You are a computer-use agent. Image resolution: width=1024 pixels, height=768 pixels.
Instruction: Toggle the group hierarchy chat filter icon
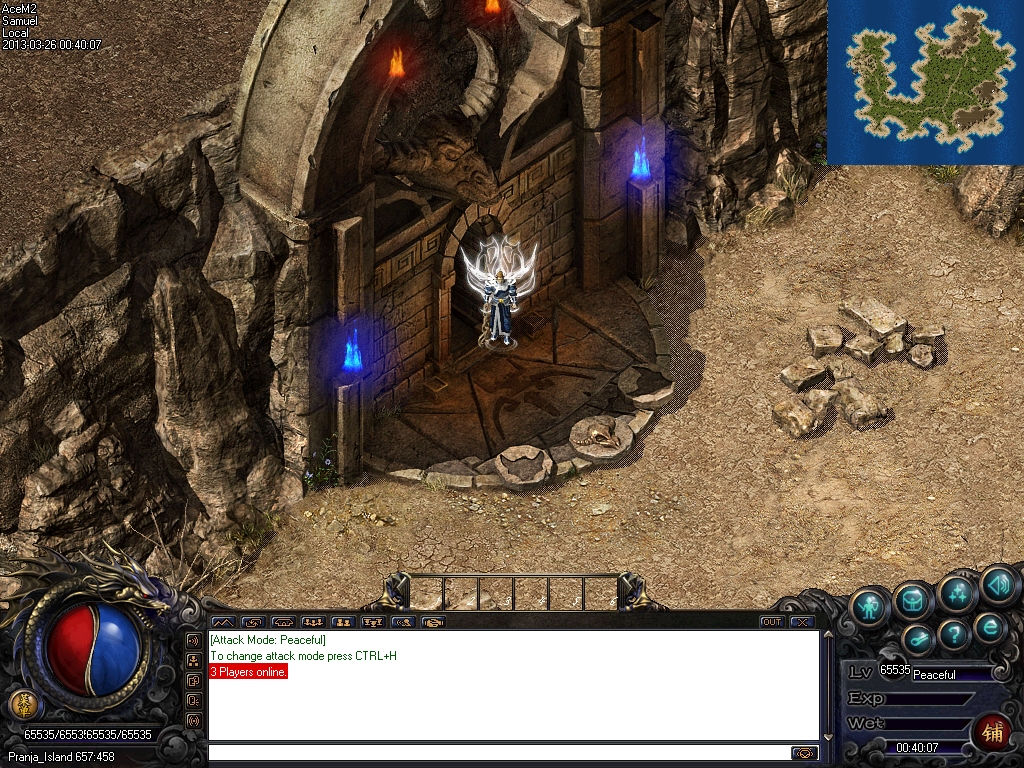[x=193, y=660]
